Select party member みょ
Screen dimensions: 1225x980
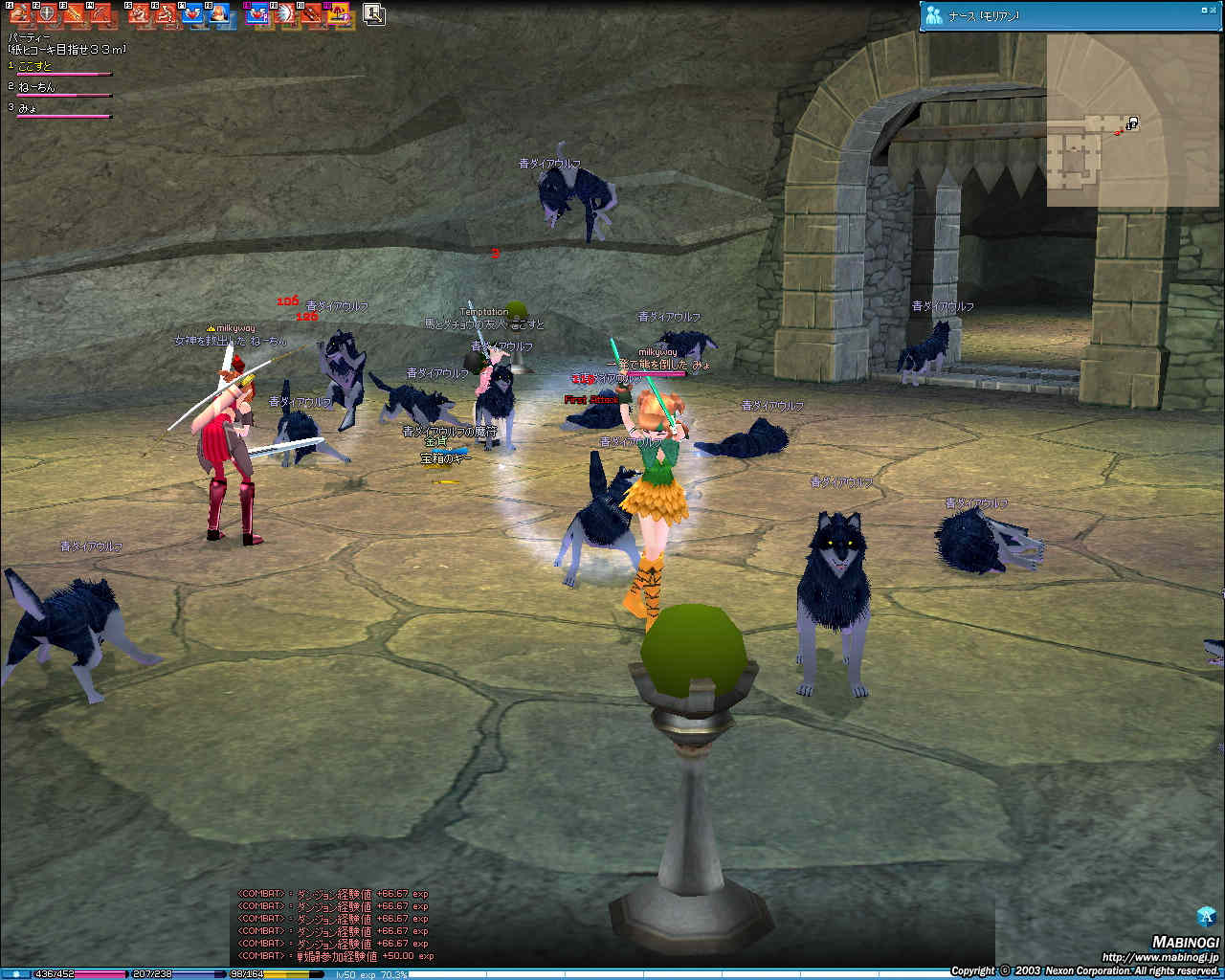(x=28, y=108)
